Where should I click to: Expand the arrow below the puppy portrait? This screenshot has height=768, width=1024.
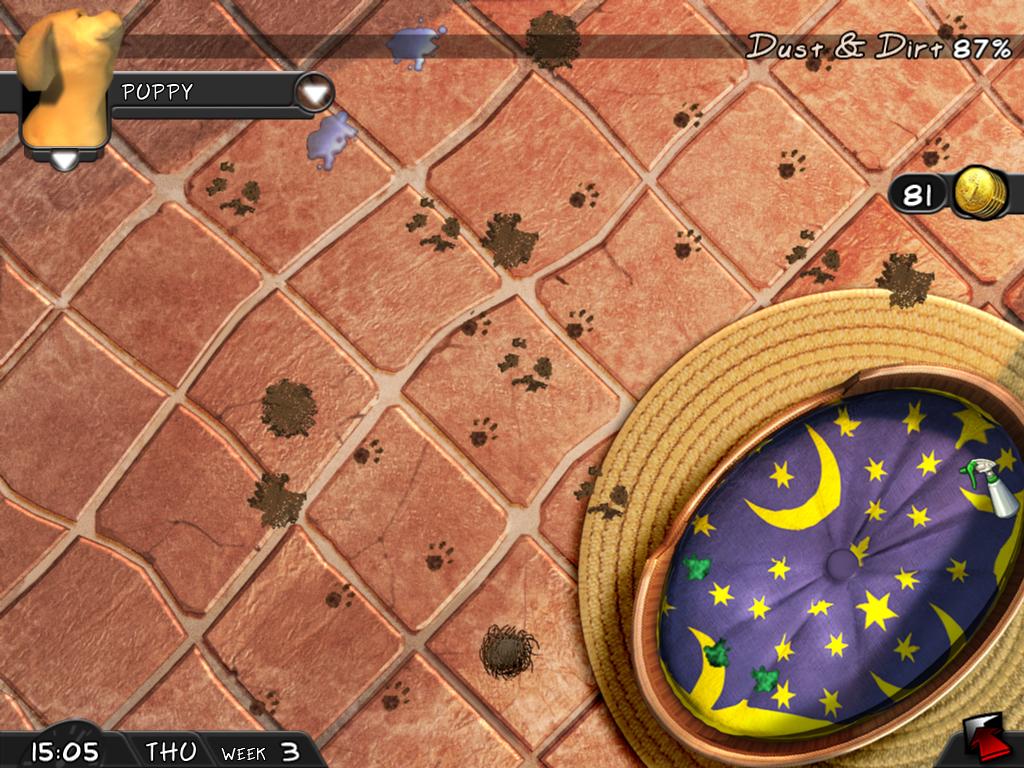[64, 160]
